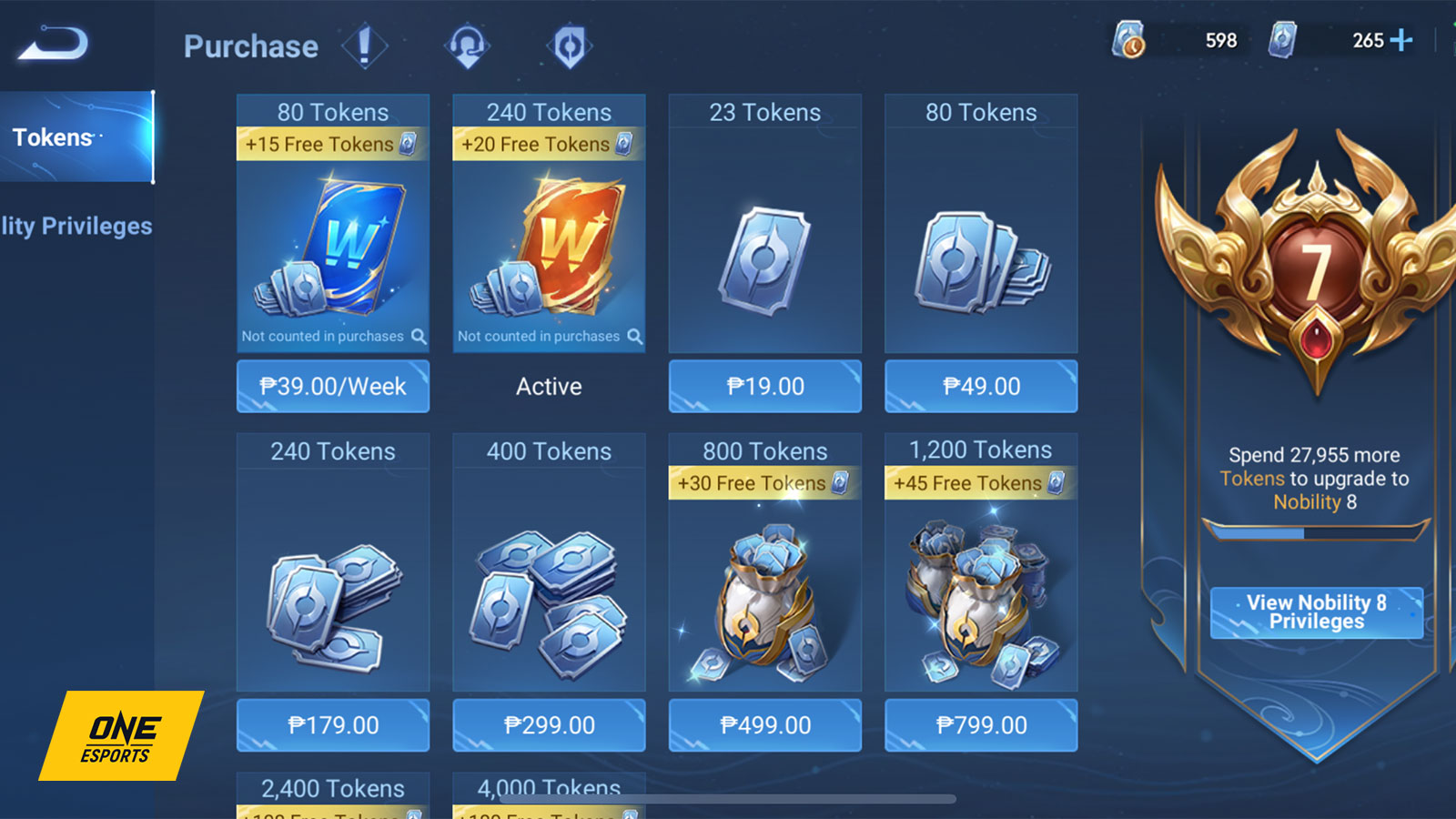The width and height of the screenshot is (1456, 819).
Task: Click the back arrow in top-left corner
Action: click(50, 41)
